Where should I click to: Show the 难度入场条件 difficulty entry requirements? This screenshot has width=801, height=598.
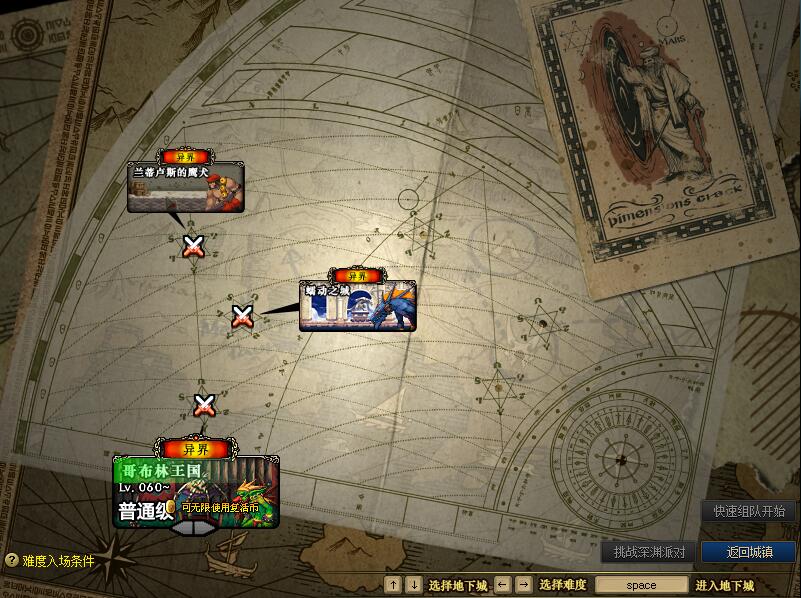pyautogui.click(x=50, y=561)
